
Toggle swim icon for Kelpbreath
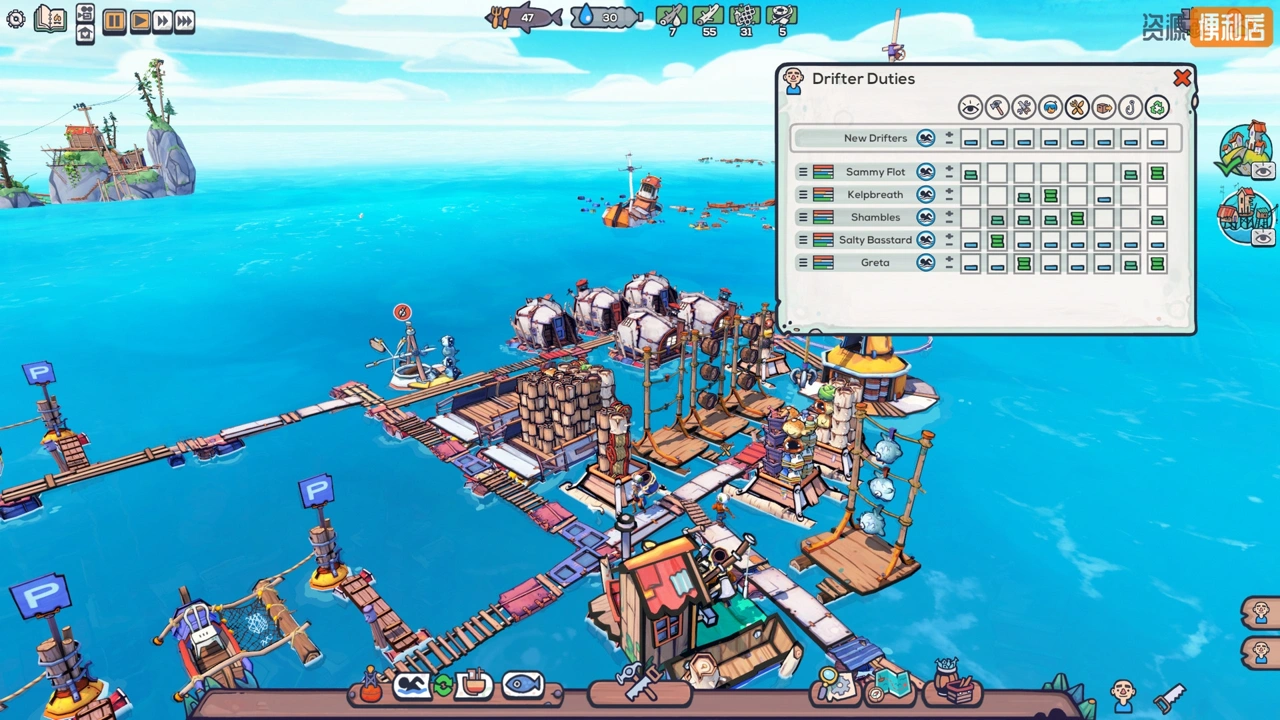[926, 194]
